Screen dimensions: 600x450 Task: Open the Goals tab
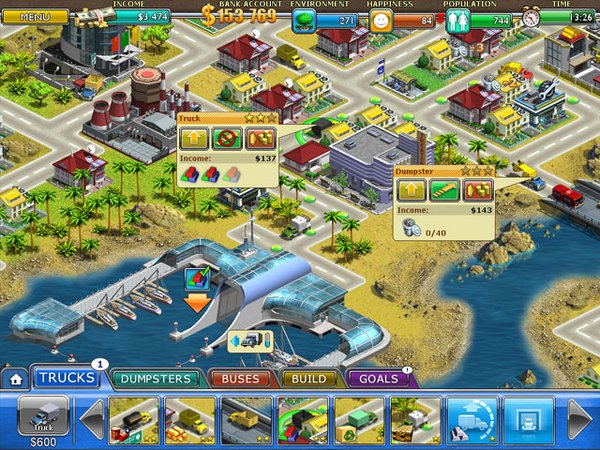376,378
